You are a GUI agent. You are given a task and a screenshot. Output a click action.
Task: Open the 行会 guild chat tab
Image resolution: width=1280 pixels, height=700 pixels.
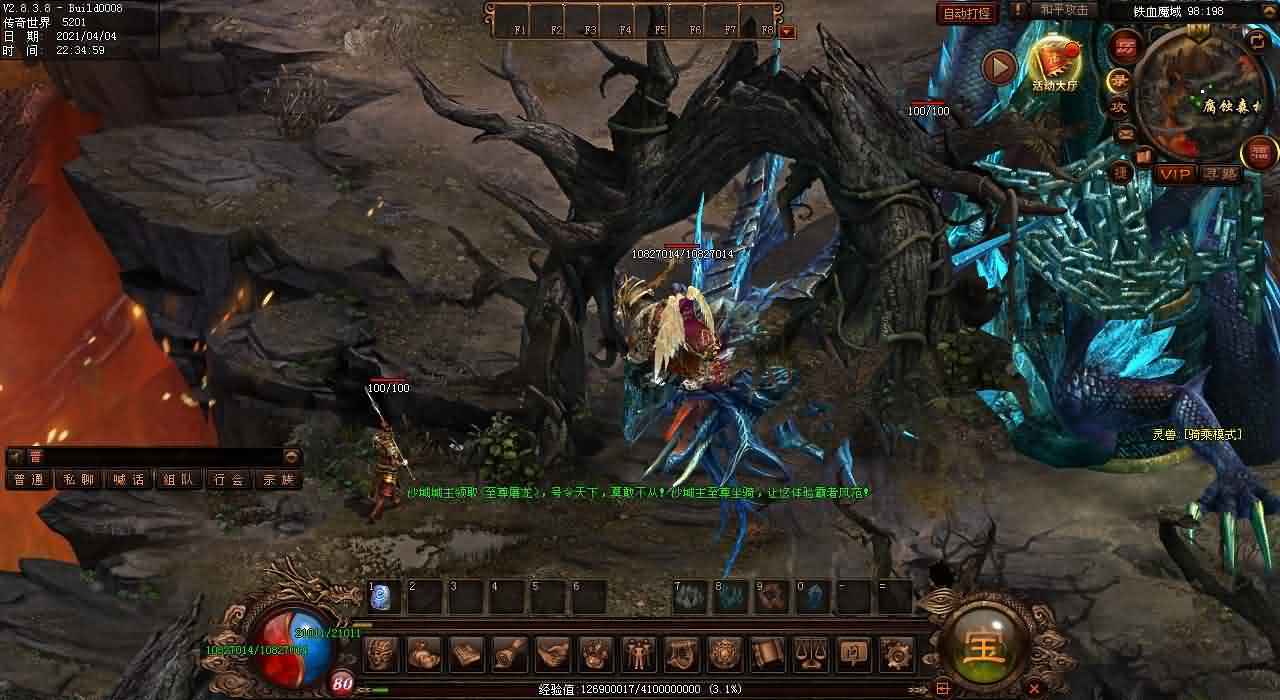coord(228,480)
